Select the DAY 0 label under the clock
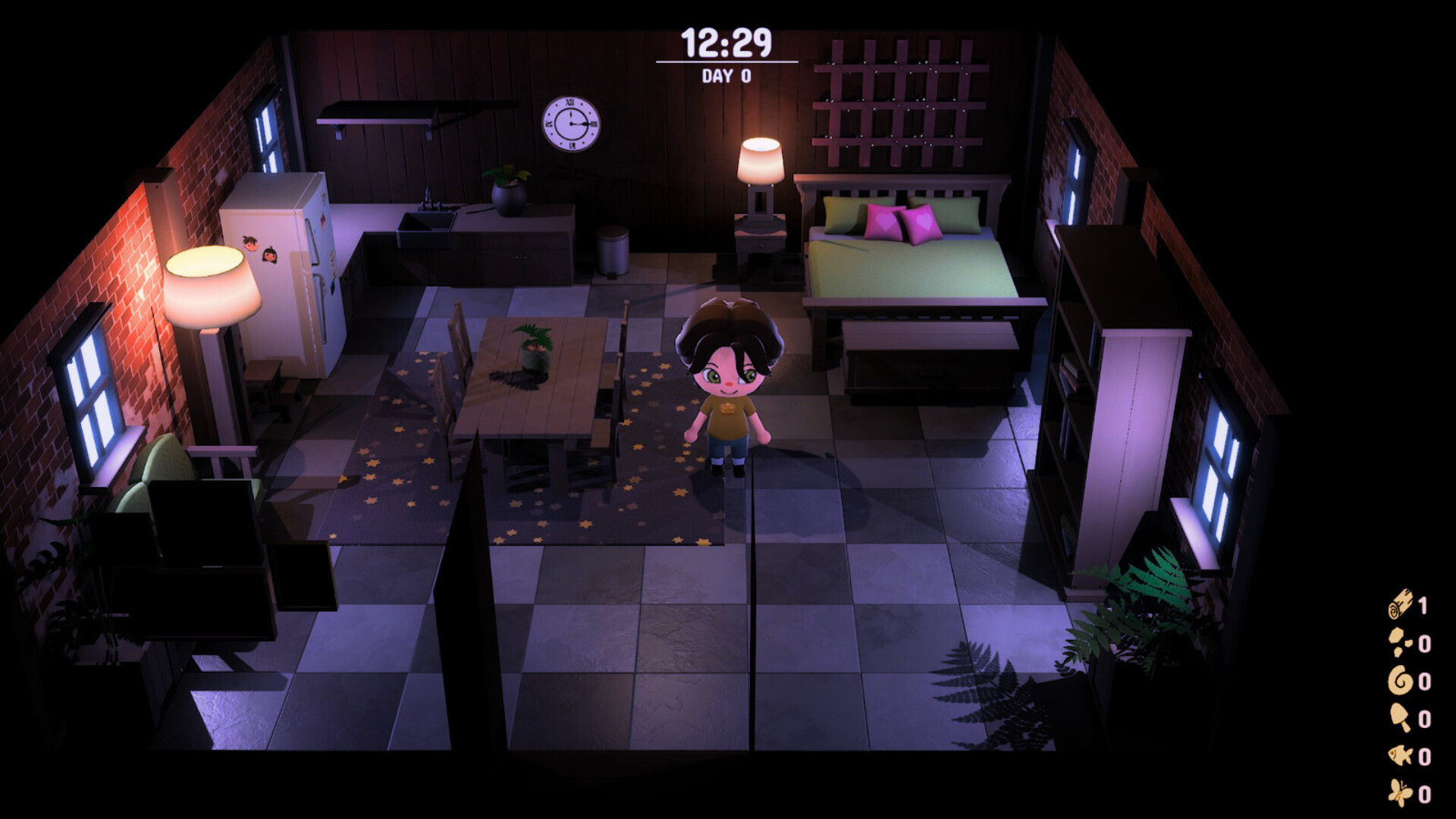Image resolution: width=1456 pixels, height=819 pixels. pos(726,76)
